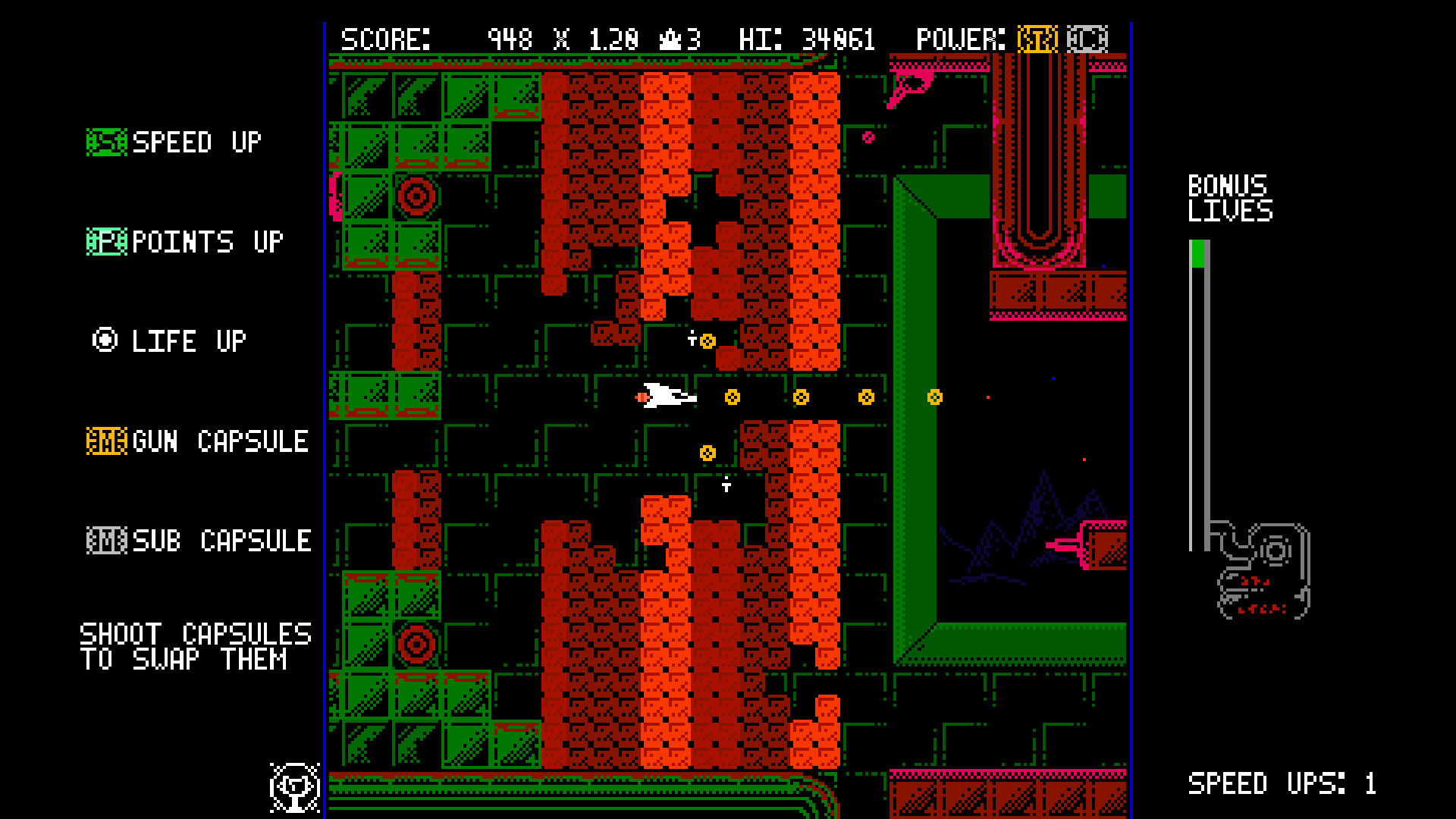This screenshot has width=1456, height=819.
Task: Click the Life Up bullseye icon
Action: [x=105, y=340]
